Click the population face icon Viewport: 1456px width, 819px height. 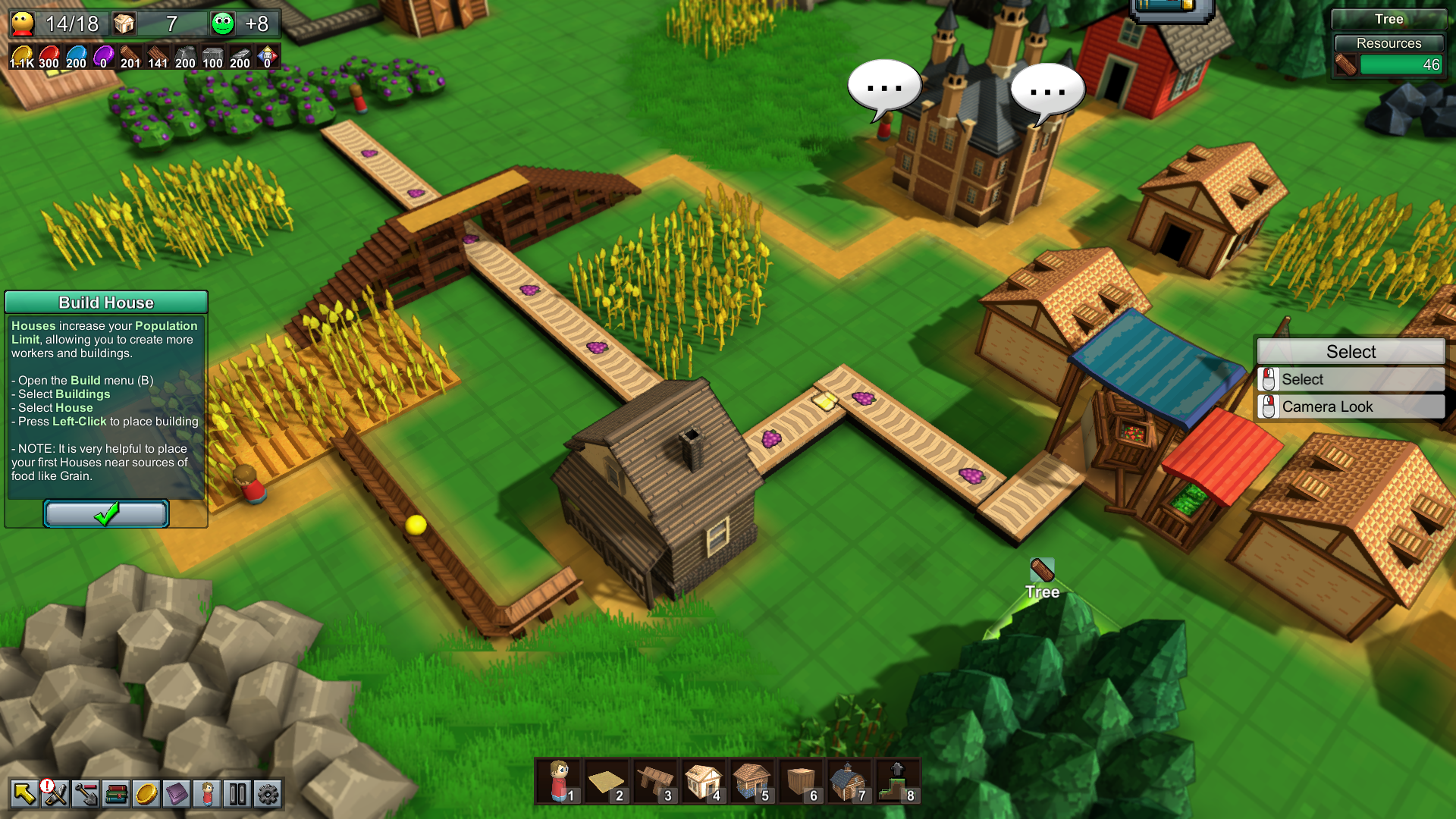[23, 24]
